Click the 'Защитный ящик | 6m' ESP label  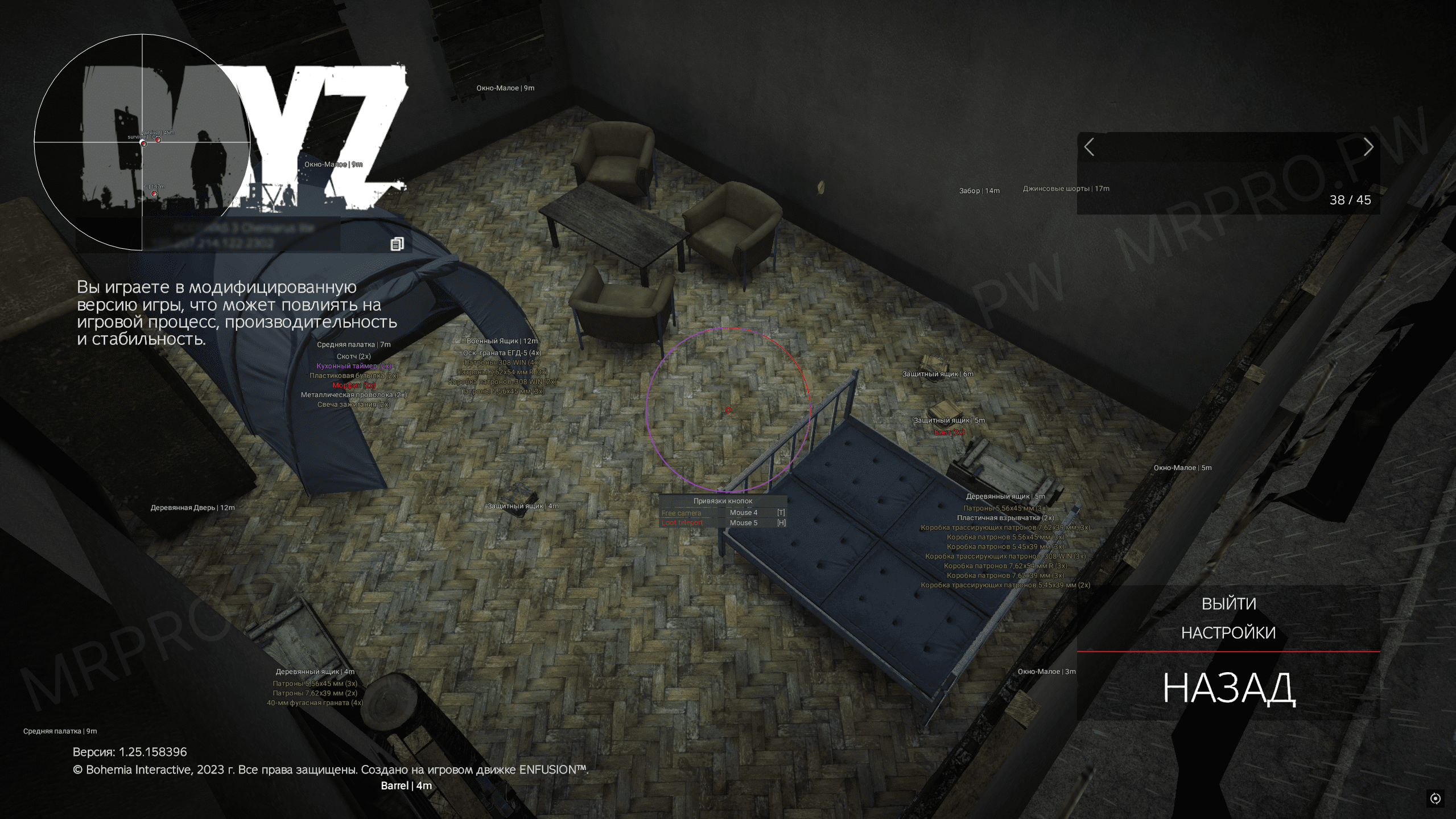tap(938, 374)
